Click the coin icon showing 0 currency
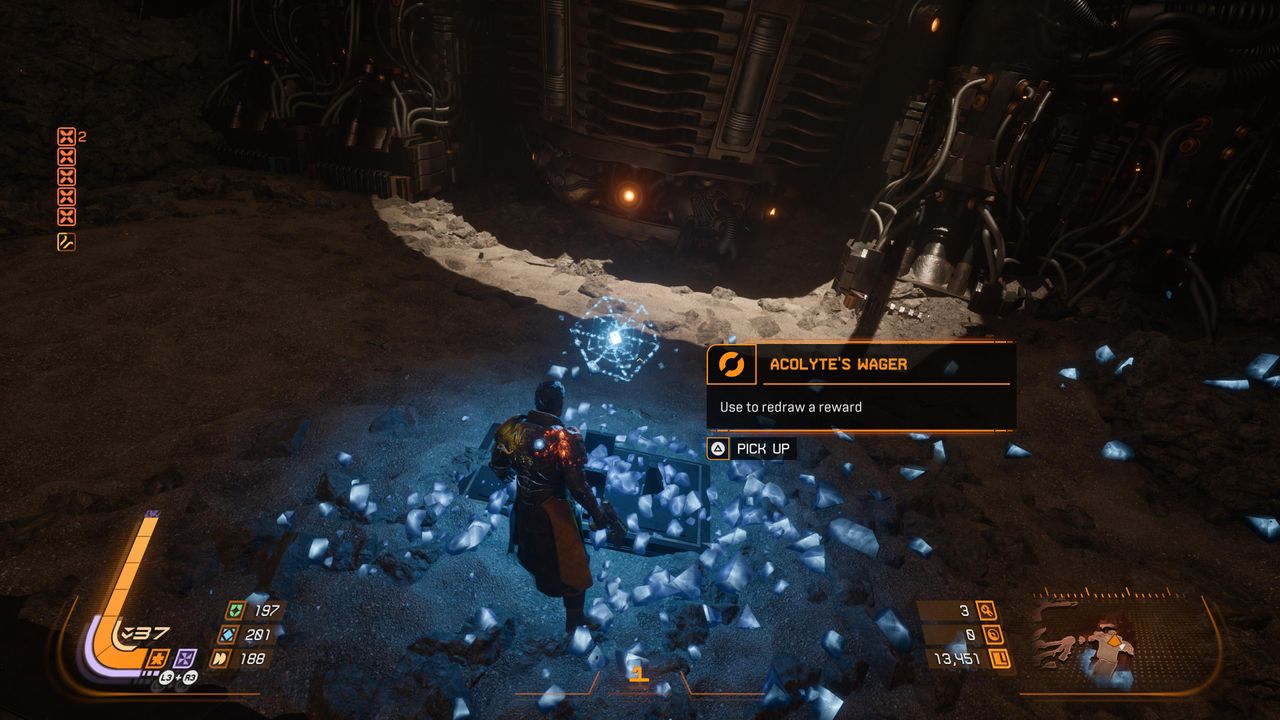 pos(993,634)
